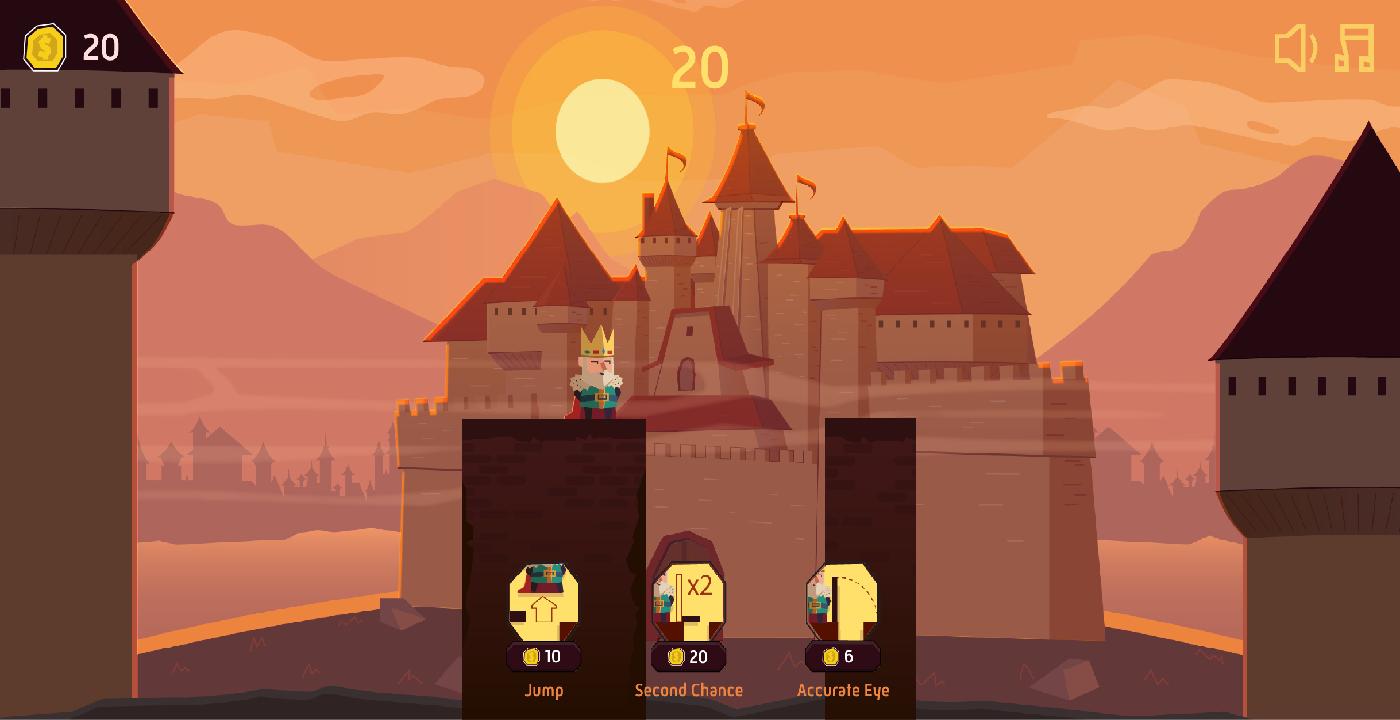1400x720 pixels.
Task: Buy Accurate Eye for 6 coins
Action: tap(840, 657)
